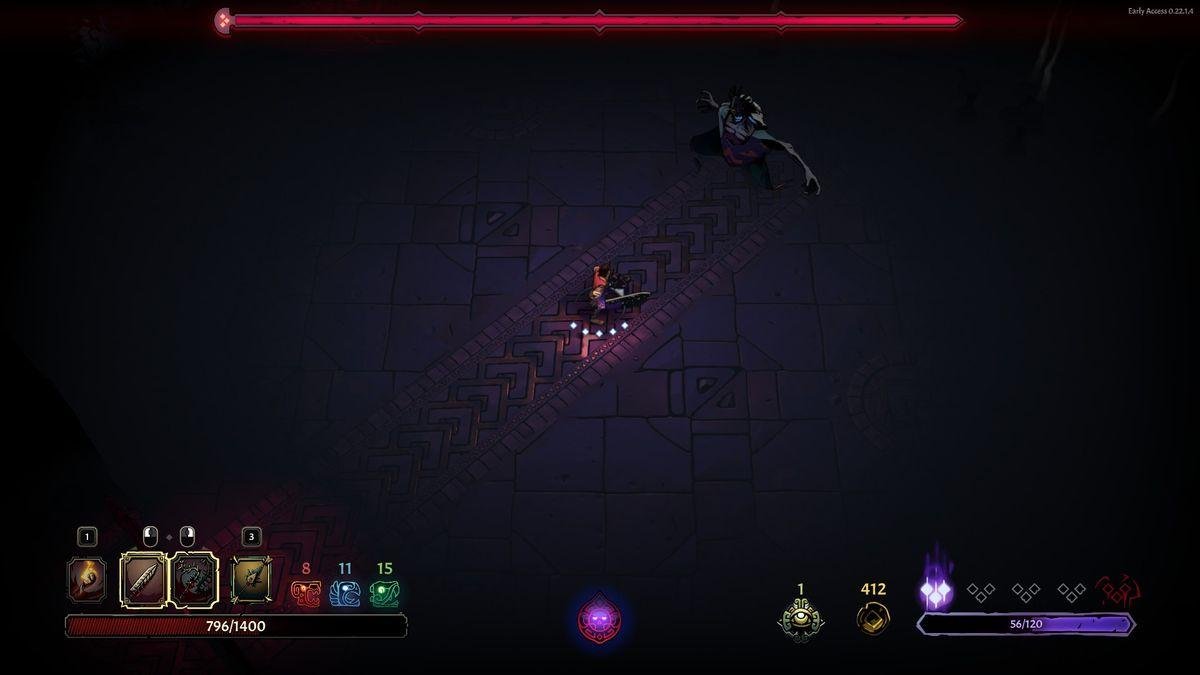
Task: Click the glowing purple soul charge
Action: [936, 593]
